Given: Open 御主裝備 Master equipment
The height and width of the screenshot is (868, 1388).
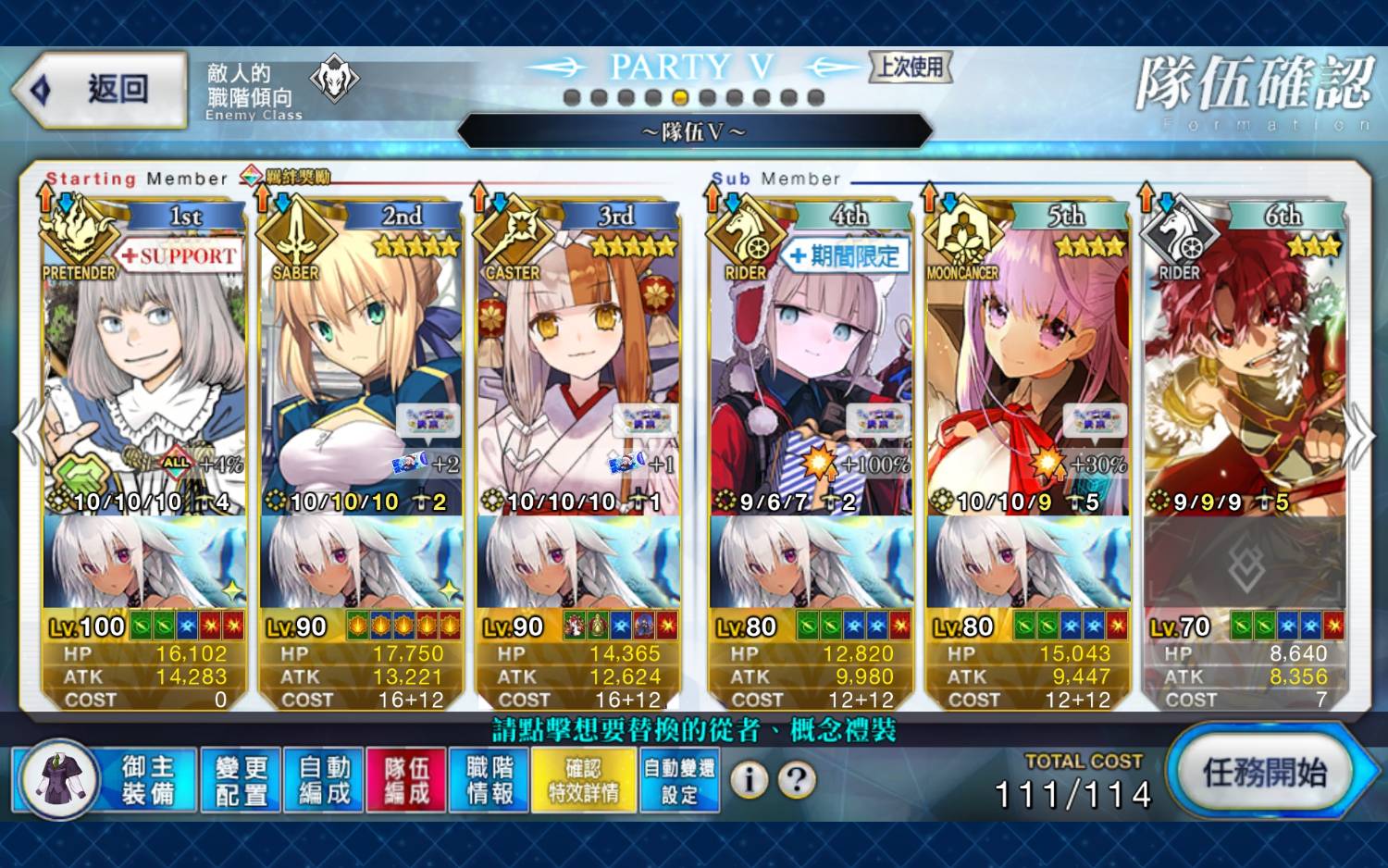Looking at the screenshot, I should pos(106,780).
